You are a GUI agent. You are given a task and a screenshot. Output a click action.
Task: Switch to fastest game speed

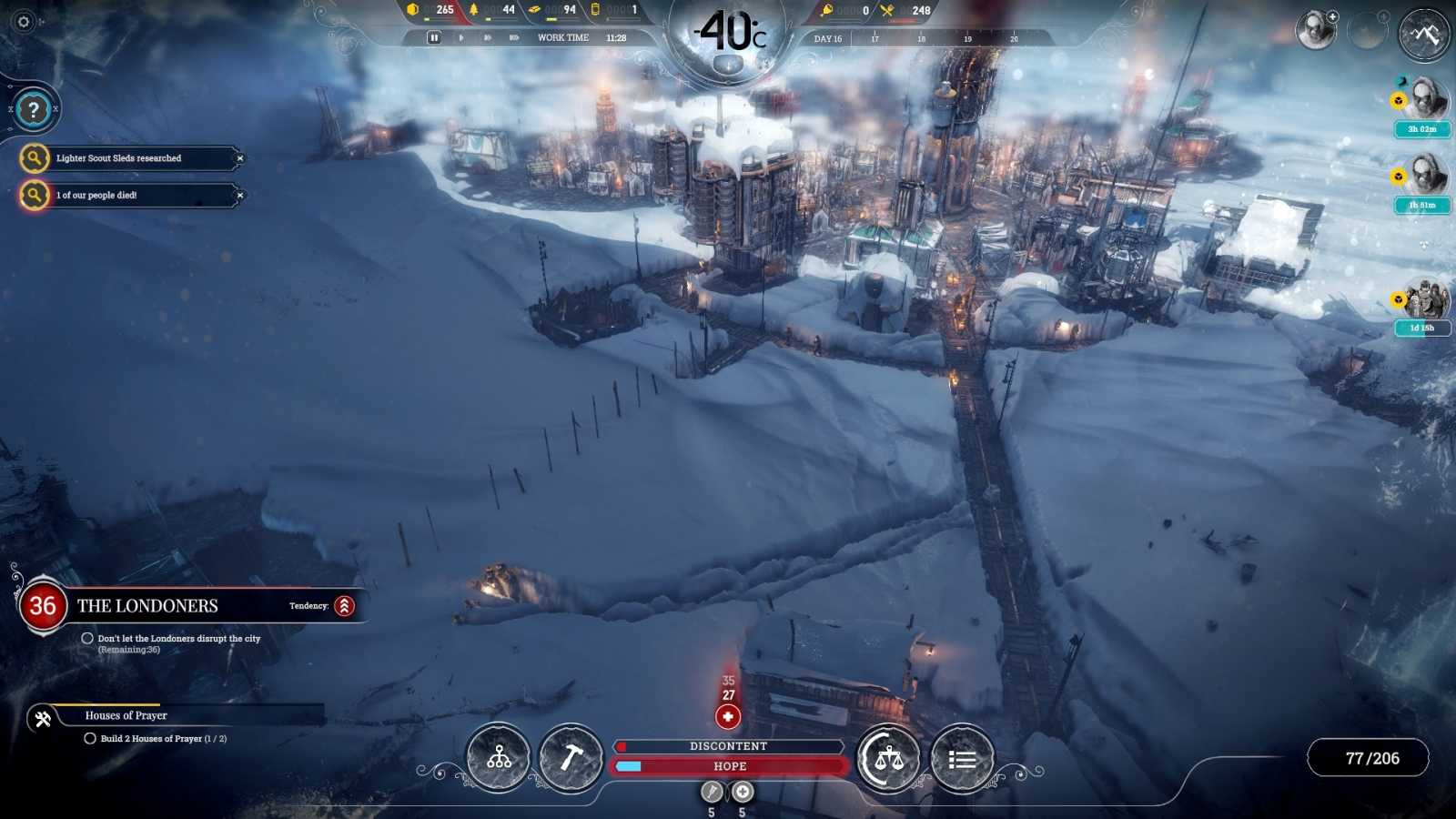coord(514,37)
